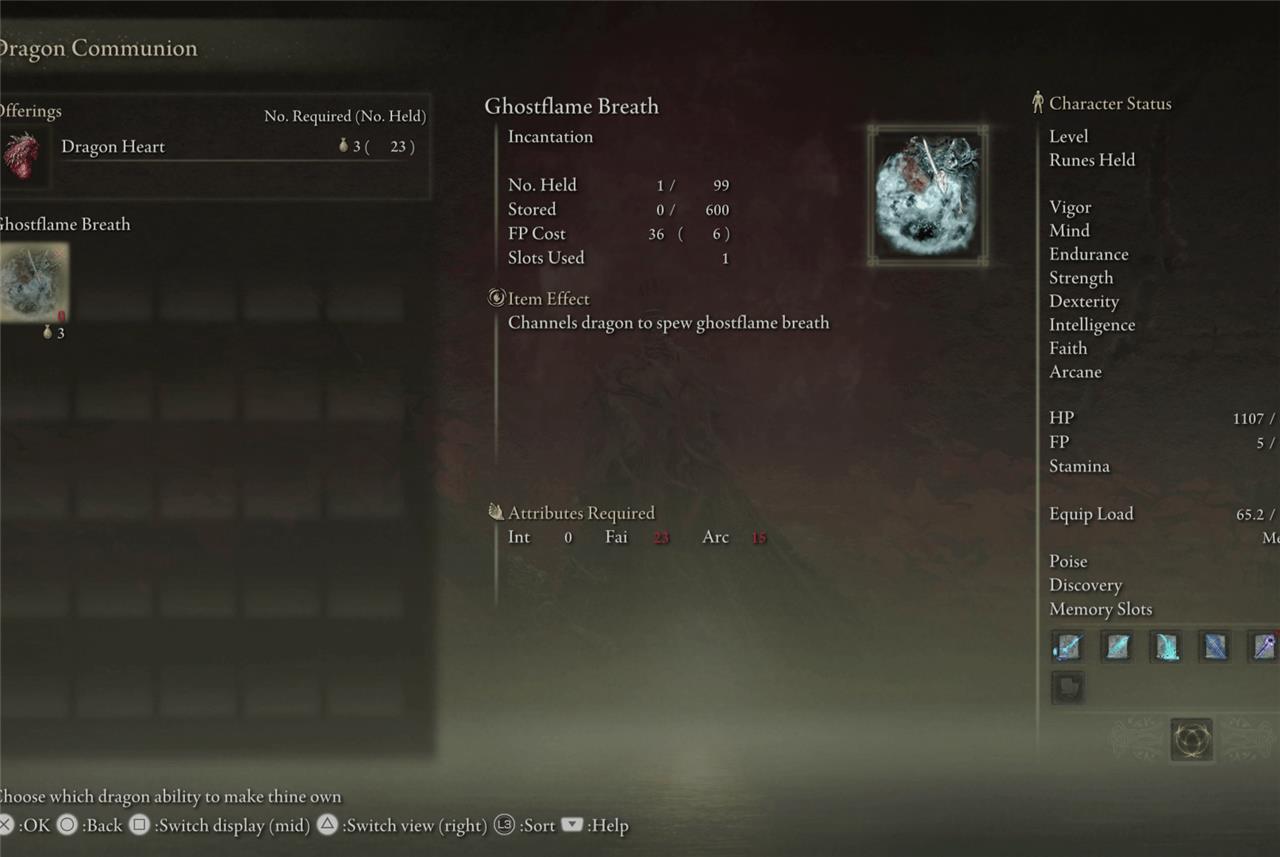Click the large Ghostflame Breath preview image
Image resolution: width=1280 pixels, height=857 pixels.
pyautogui.click(x=927, y=196)
